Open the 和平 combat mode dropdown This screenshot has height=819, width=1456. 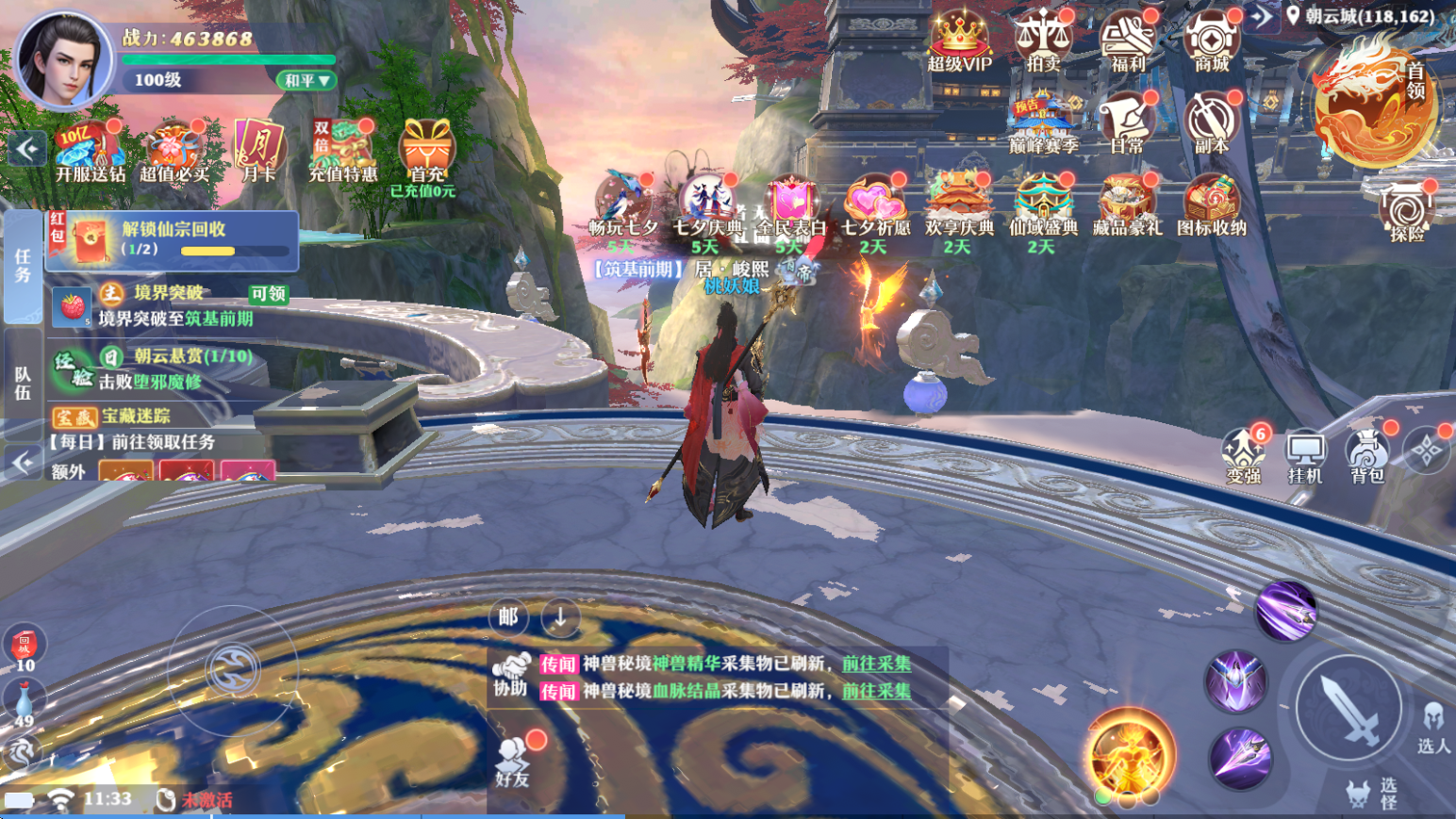click(307, 81)
